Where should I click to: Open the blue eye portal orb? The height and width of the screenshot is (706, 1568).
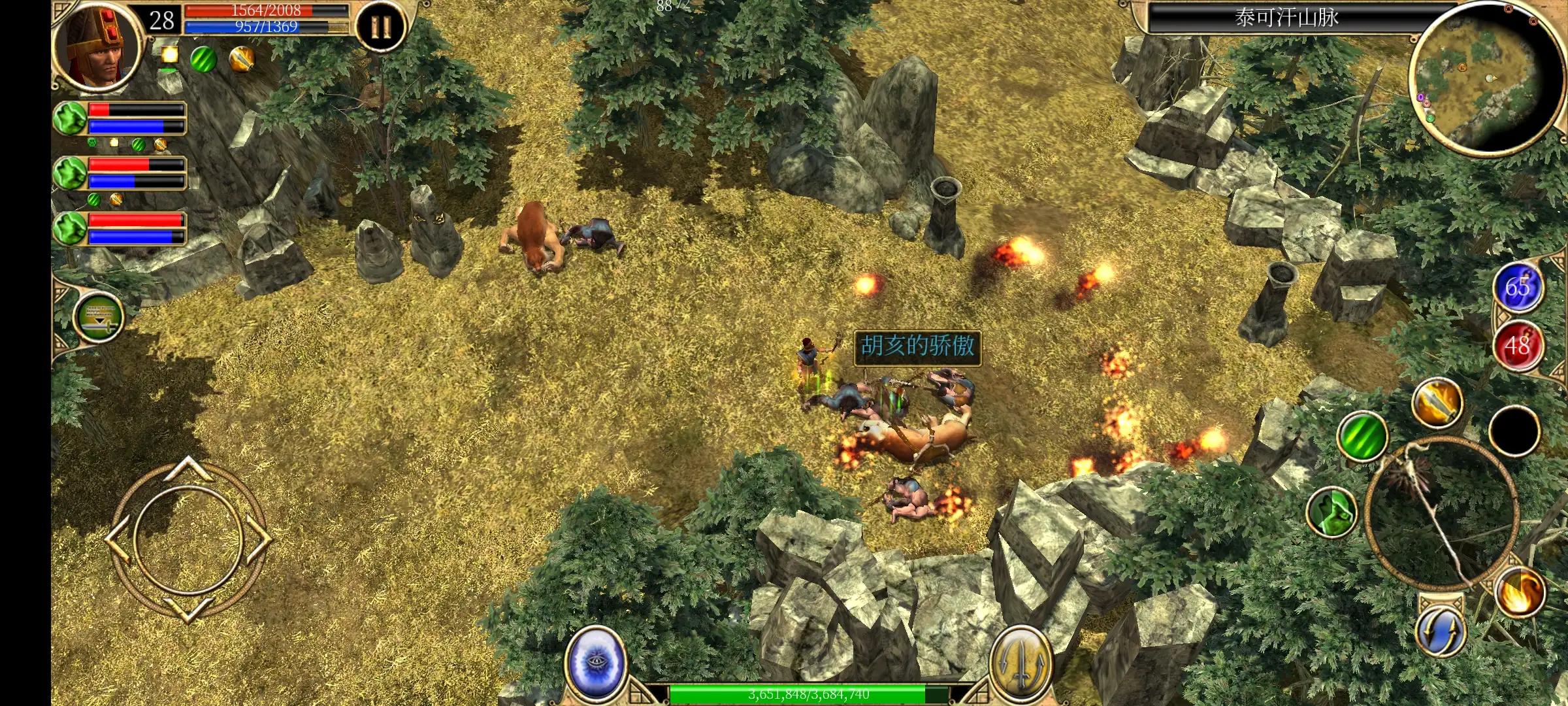pyautogui.click(x=592, y=662)
